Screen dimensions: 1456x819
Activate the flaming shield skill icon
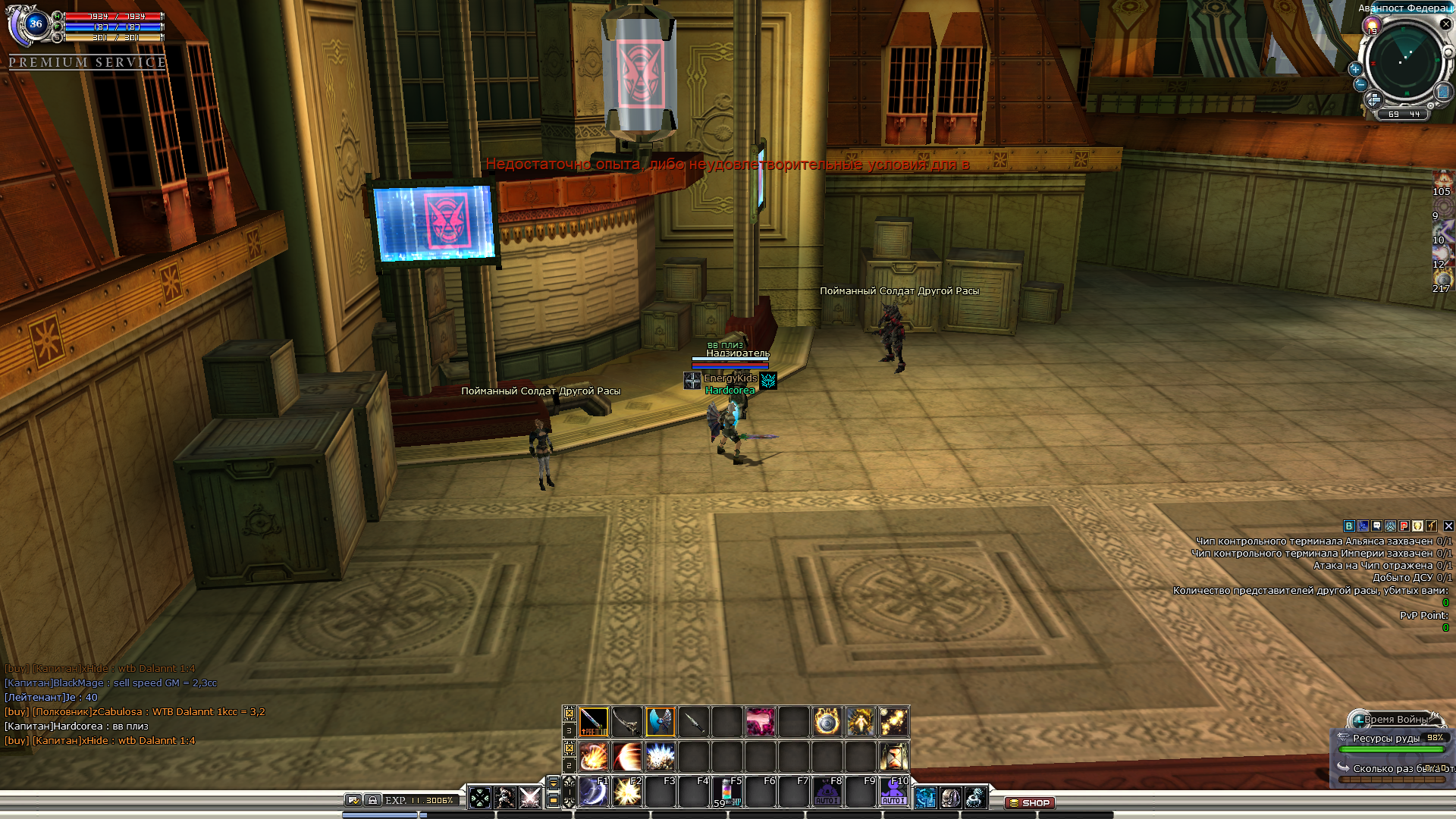point(827,722)
